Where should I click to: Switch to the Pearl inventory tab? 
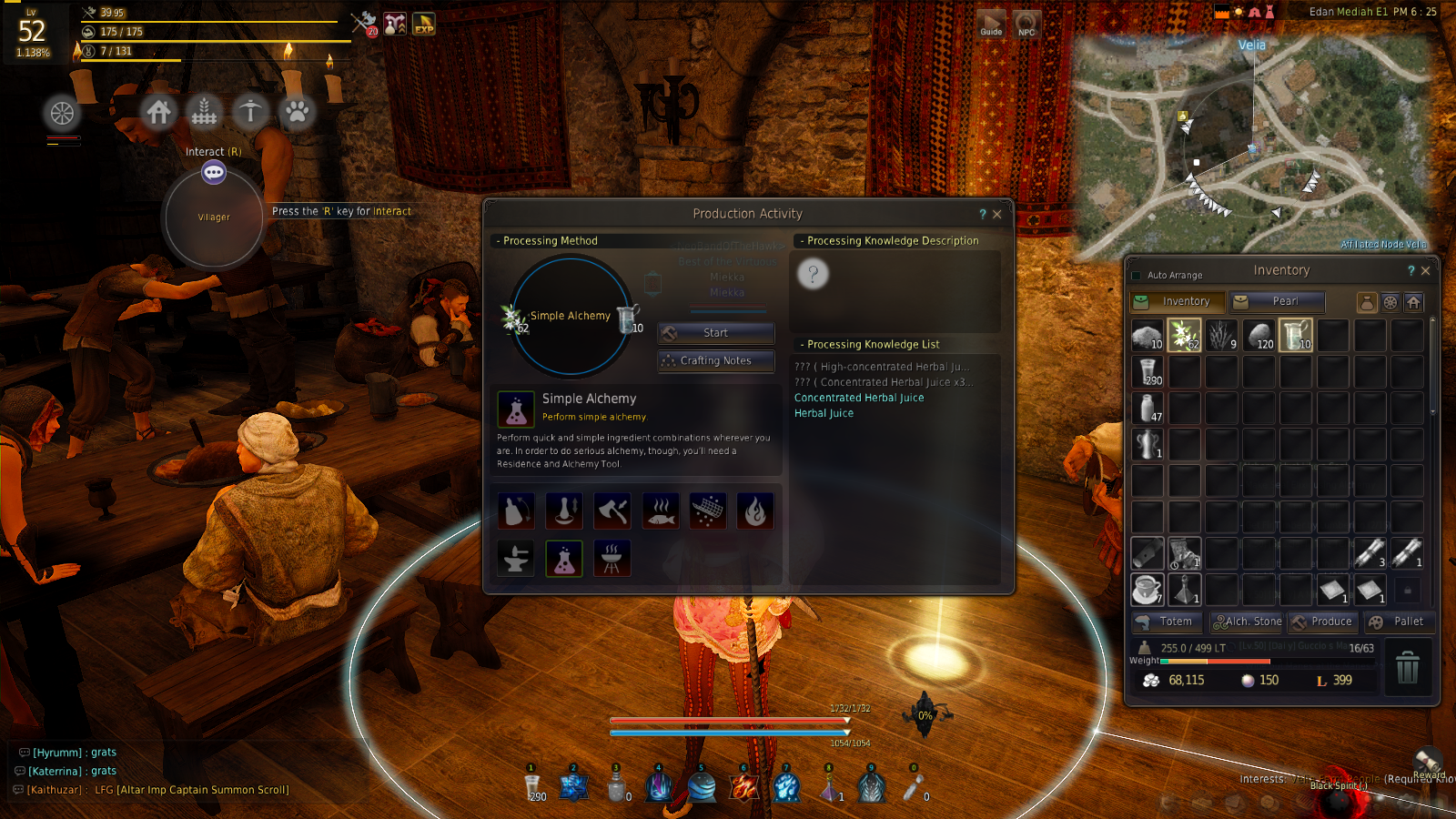(1277, 301)
